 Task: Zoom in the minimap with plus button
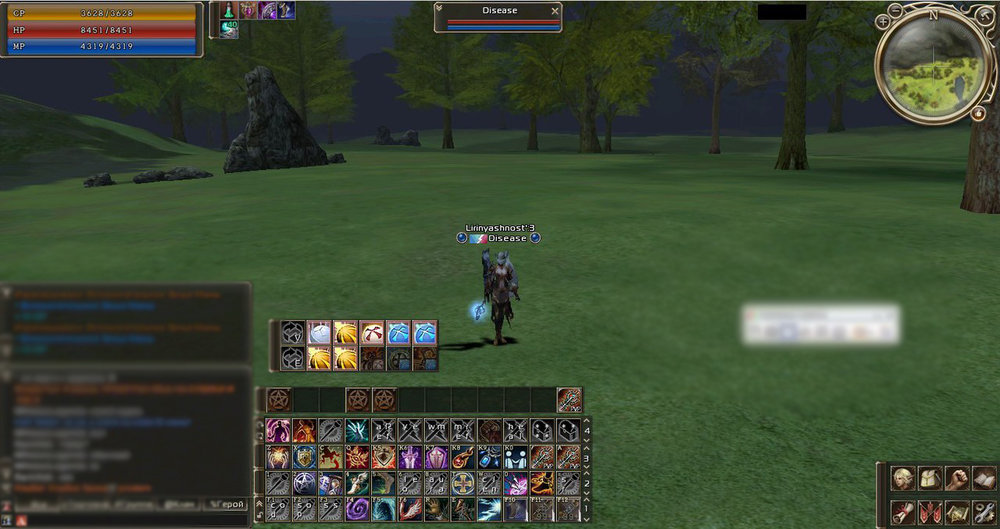pos(882,20)
